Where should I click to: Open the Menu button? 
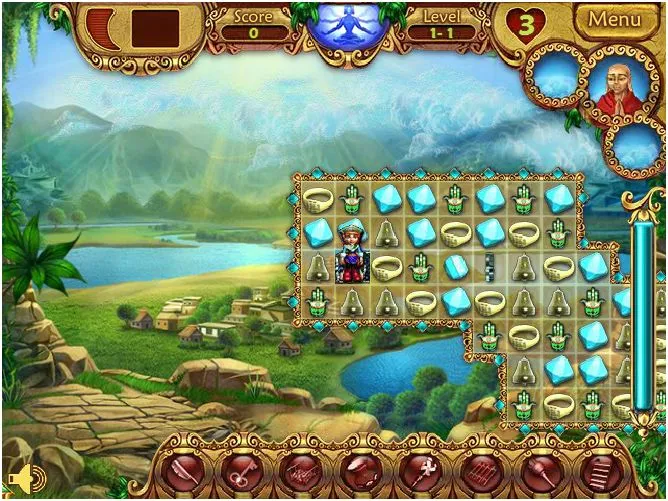tap(613, 19)
